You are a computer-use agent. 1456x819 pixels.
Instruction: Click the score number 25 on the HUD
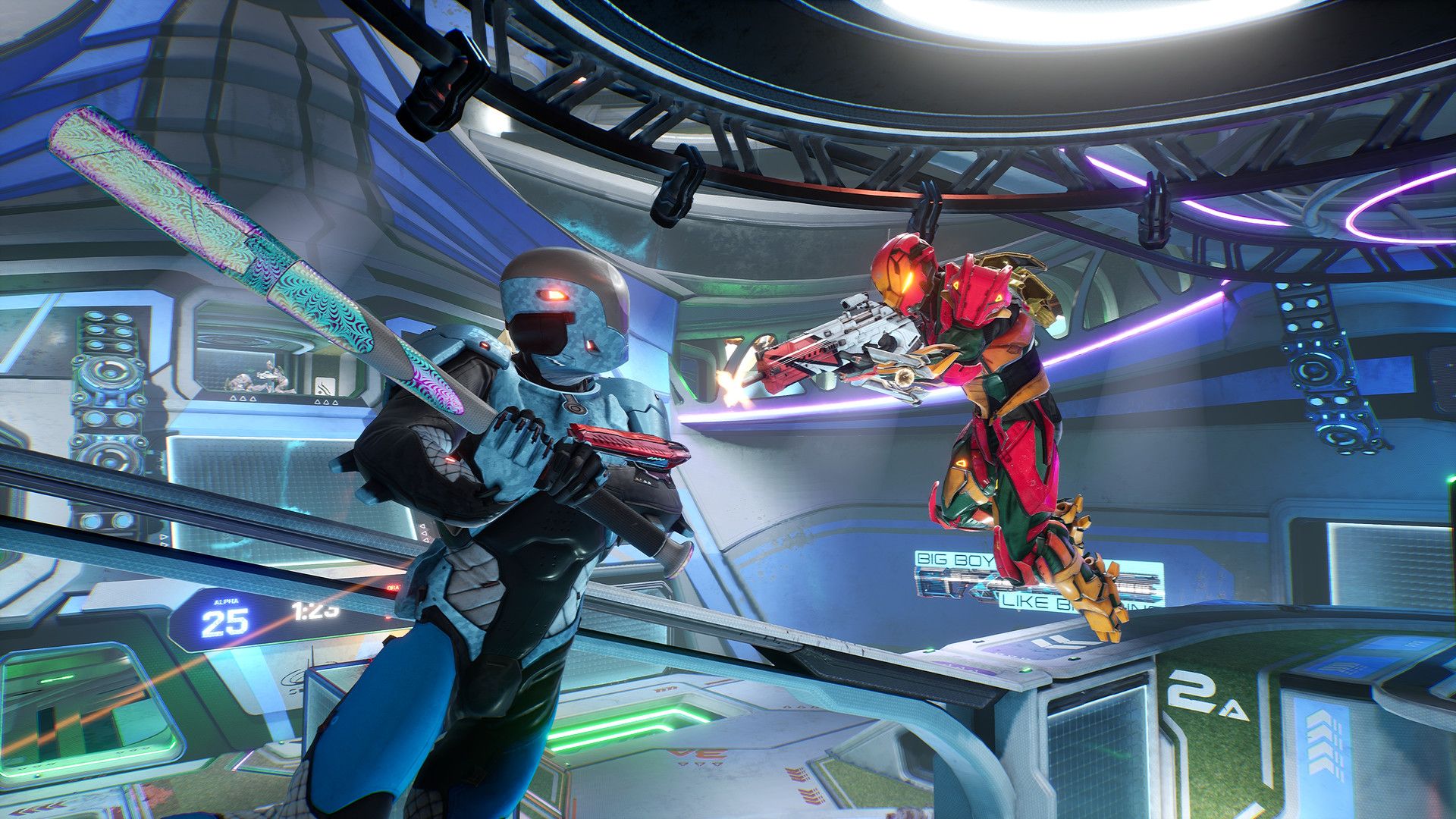click(x=224, y=622)
